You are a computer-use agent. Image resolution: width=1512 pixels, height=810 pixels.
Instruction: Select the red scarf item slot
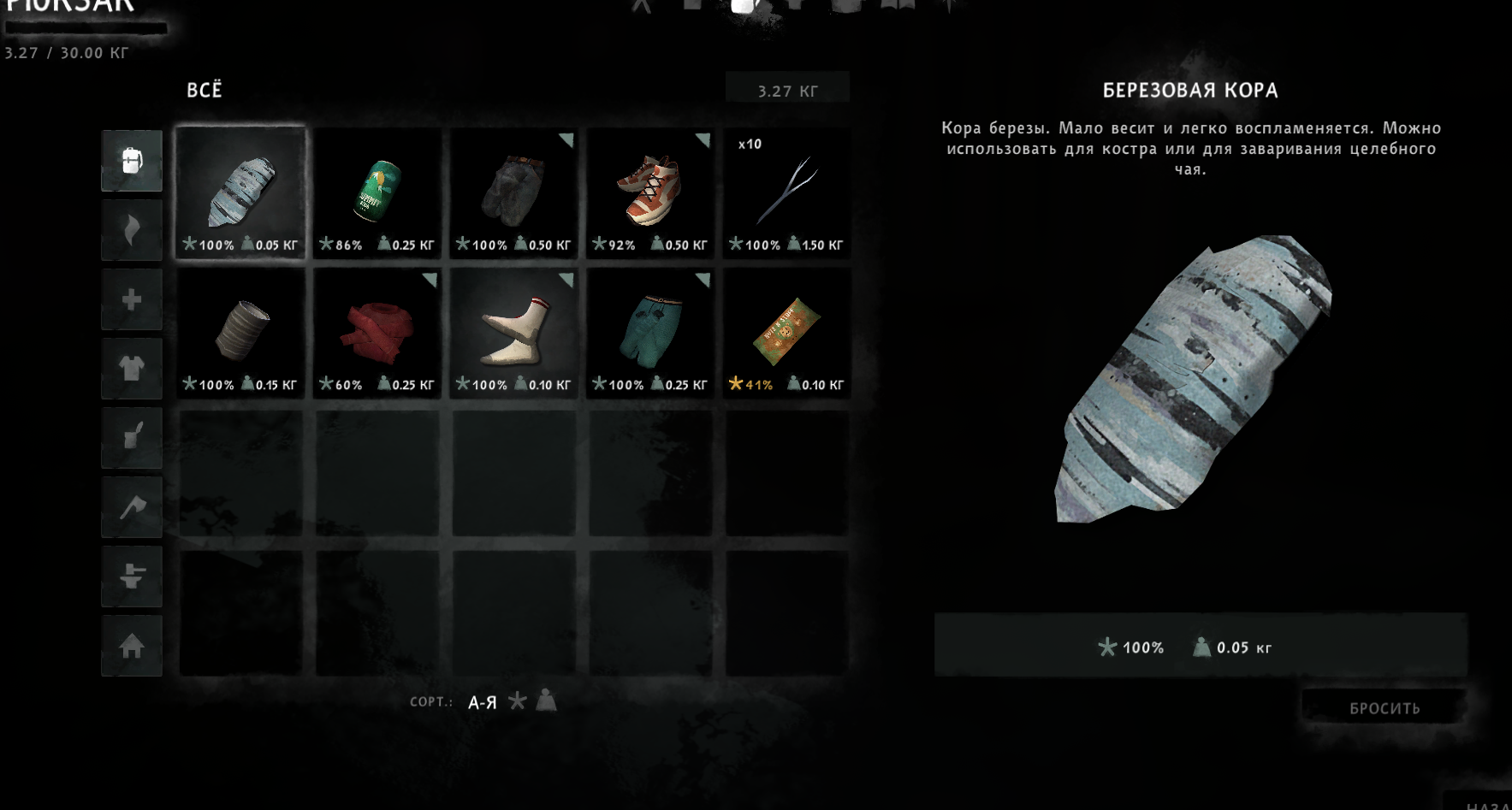click(x=377, y=332)
